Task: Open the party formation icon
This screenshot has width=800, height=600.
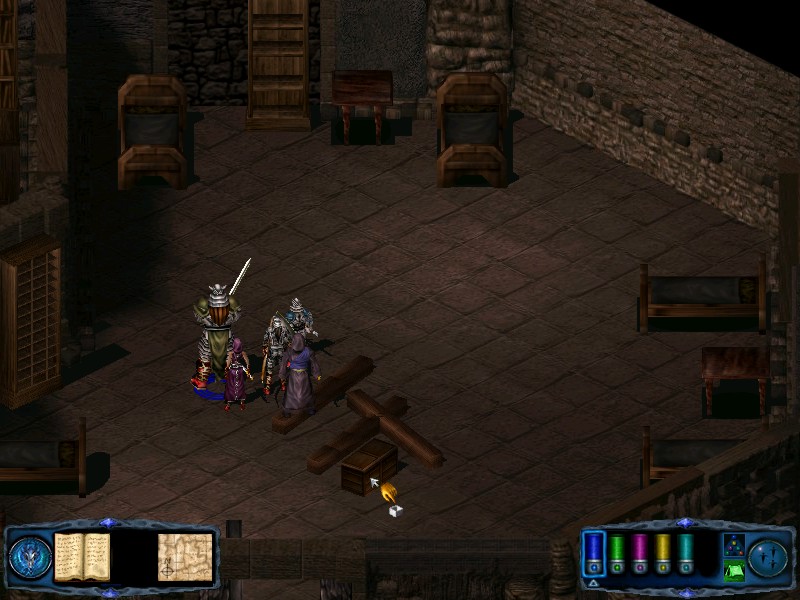Action: 733,544
